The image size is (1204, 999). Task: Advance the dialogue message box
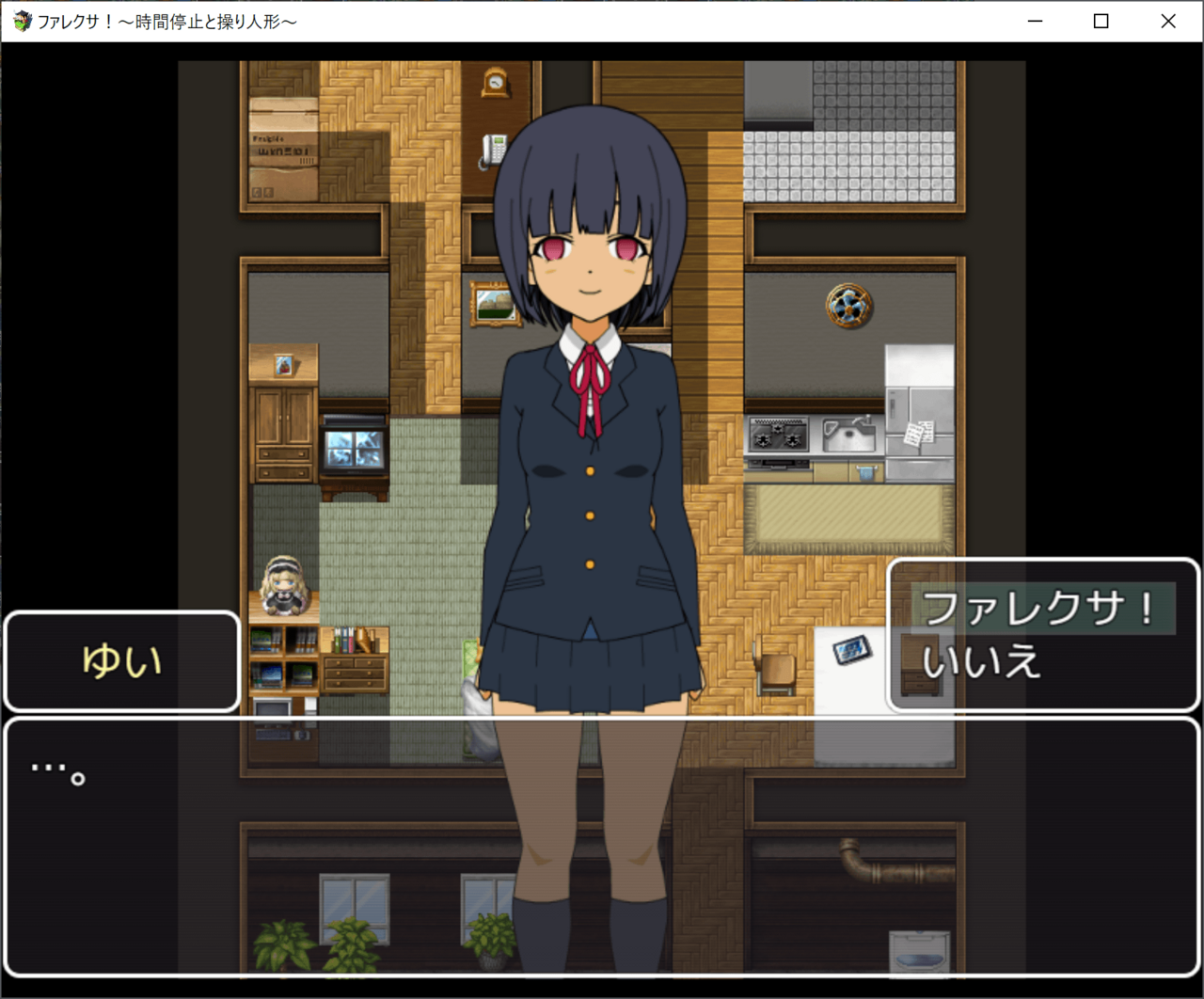pos(602,847)
